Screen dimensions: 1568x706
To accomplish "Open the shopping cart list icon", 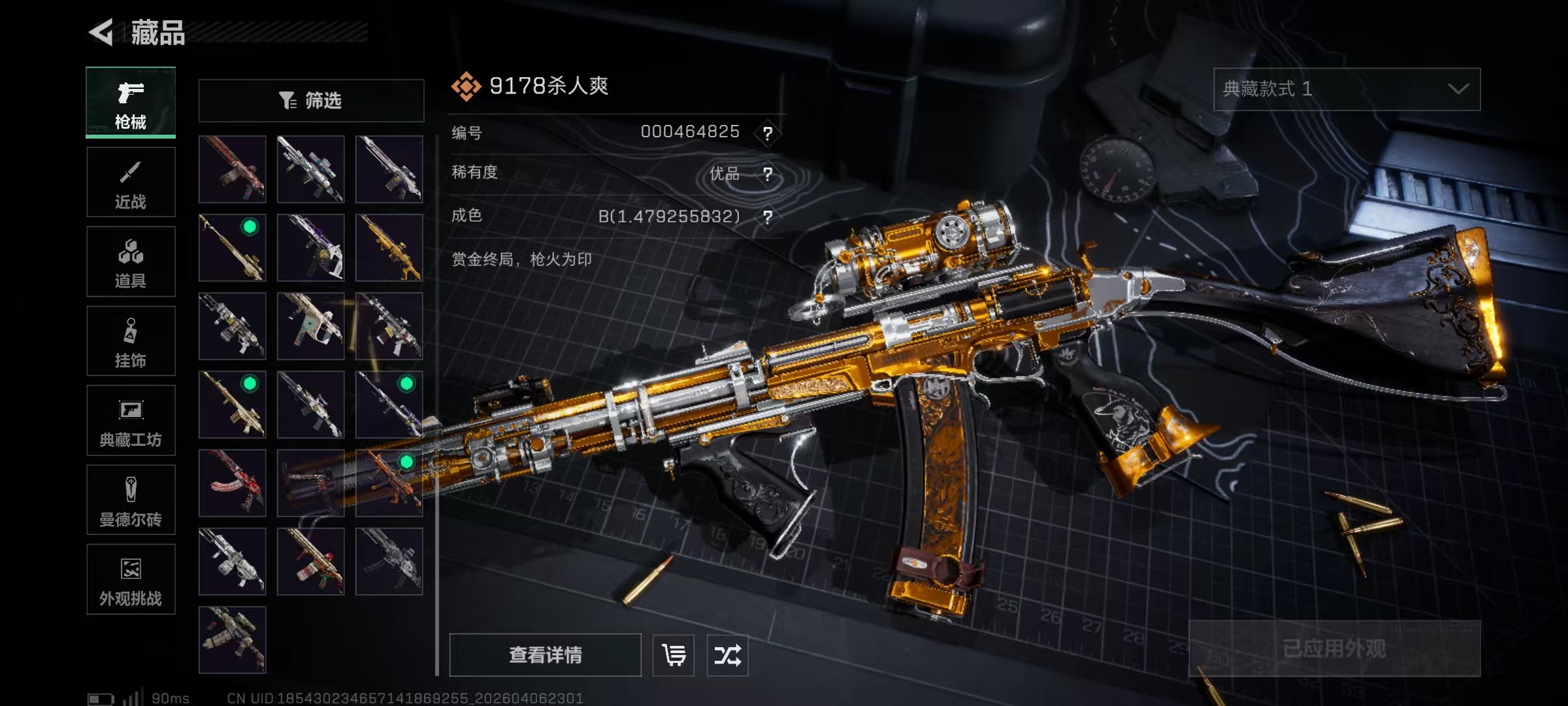I will click(674, 654).
